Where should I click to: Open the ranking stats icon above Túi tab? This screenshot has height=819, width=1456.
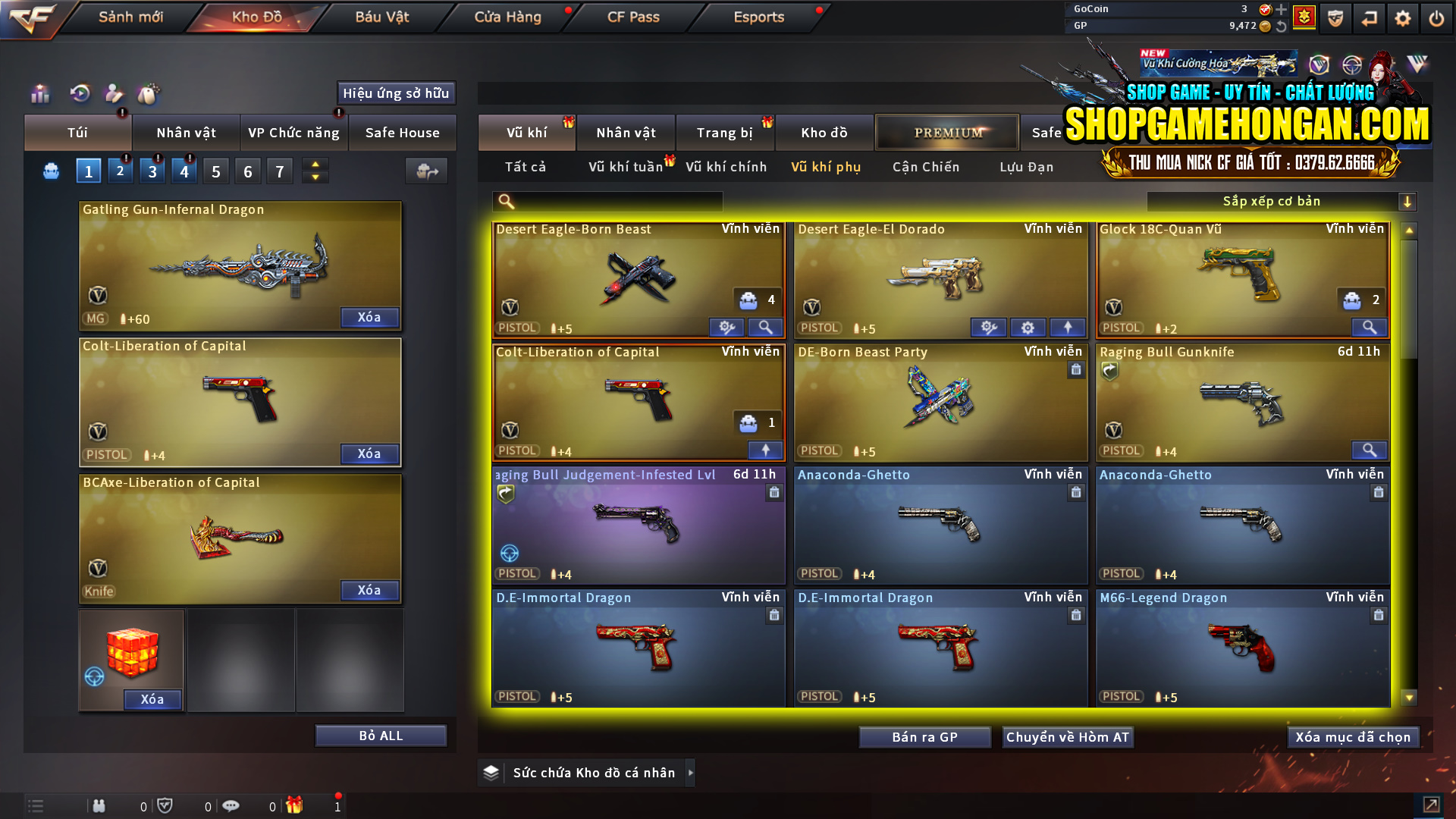pyautogui.click(x=39, y=93)
